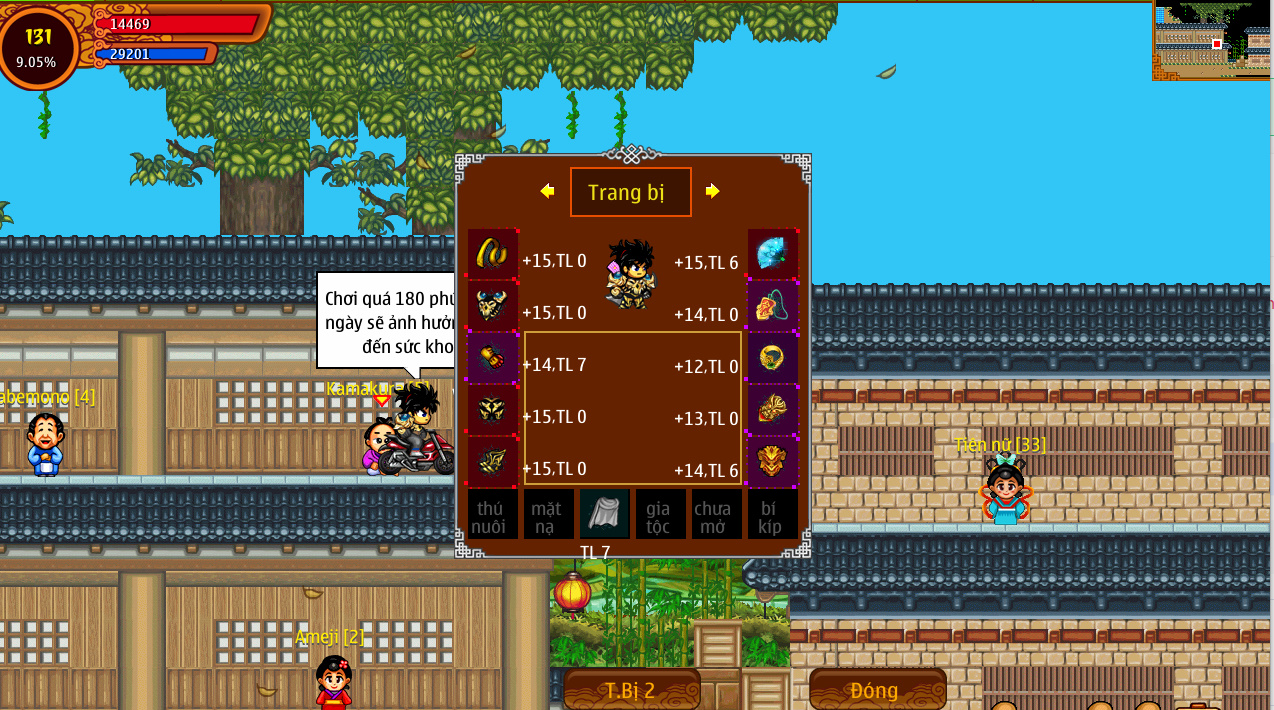The width and height of the screenshot is (1274, 710).
Task: Select the golden ribbon equipment slot
Action: point(492,254)
